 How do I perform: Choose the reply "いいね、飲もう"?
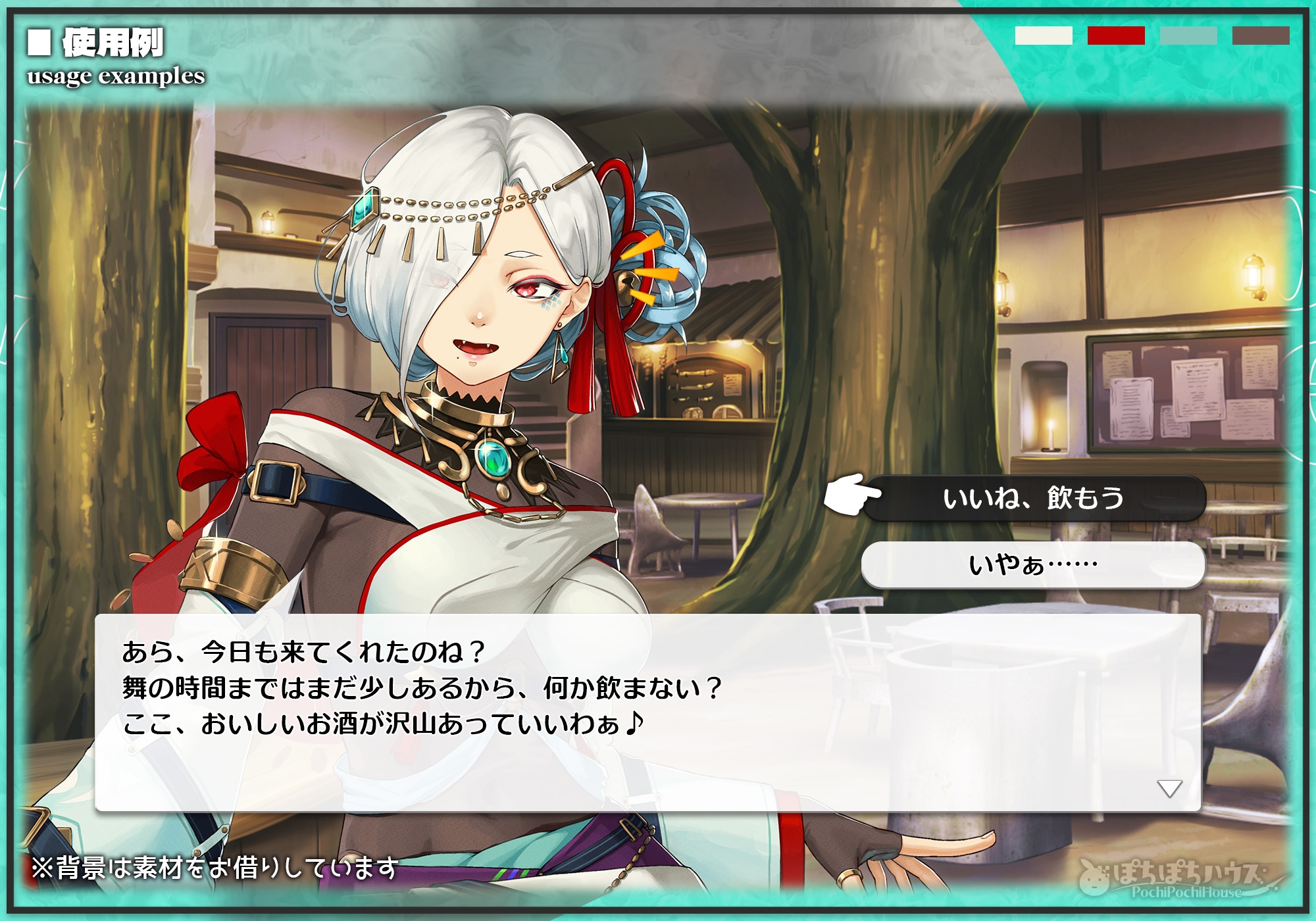click(1034, 498)
